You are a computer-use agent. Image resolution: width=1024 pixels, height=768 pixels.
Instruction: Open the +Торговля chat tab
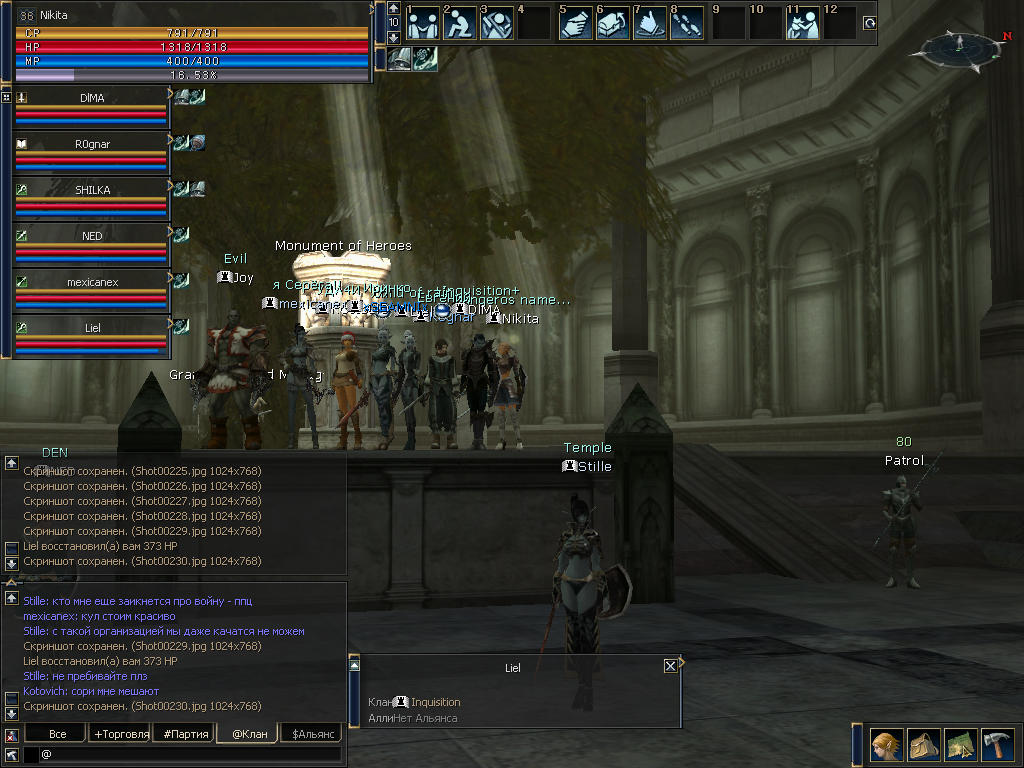(x=121, y=734)
